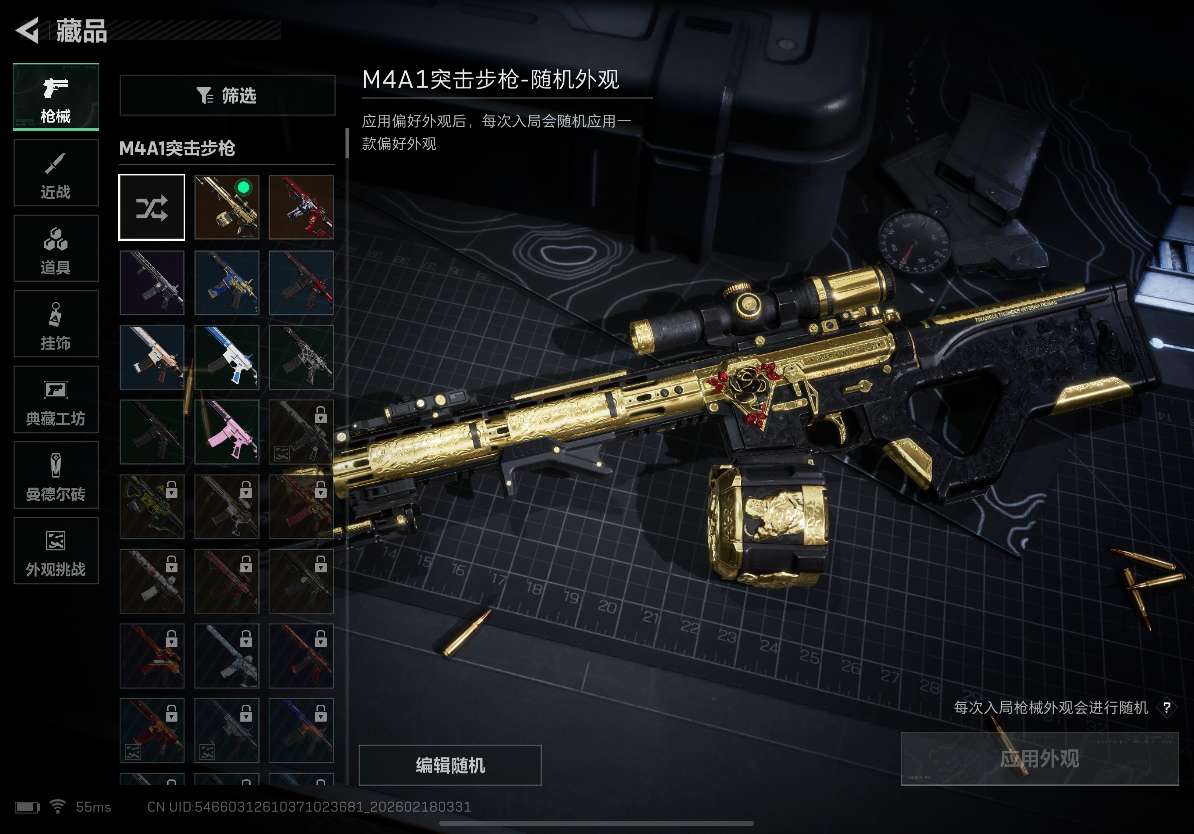This screenshot has height=834, width=1194.
Task: Open the 外观挑战 skin challenges tab
Action: coord(56,551)
